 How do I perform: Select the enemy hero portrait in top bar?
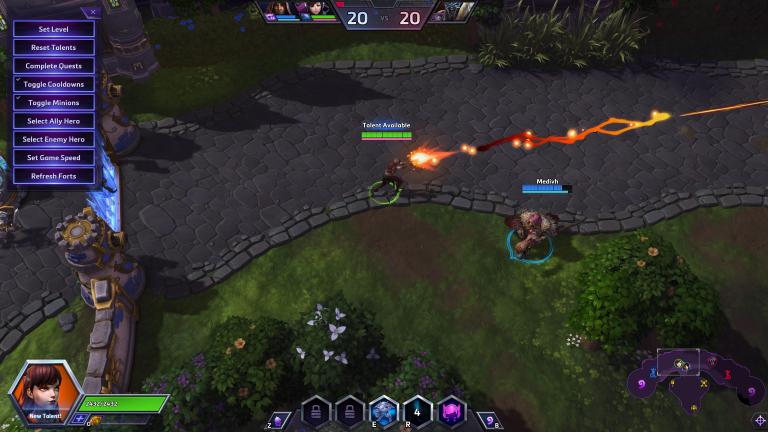click(453, 11)
